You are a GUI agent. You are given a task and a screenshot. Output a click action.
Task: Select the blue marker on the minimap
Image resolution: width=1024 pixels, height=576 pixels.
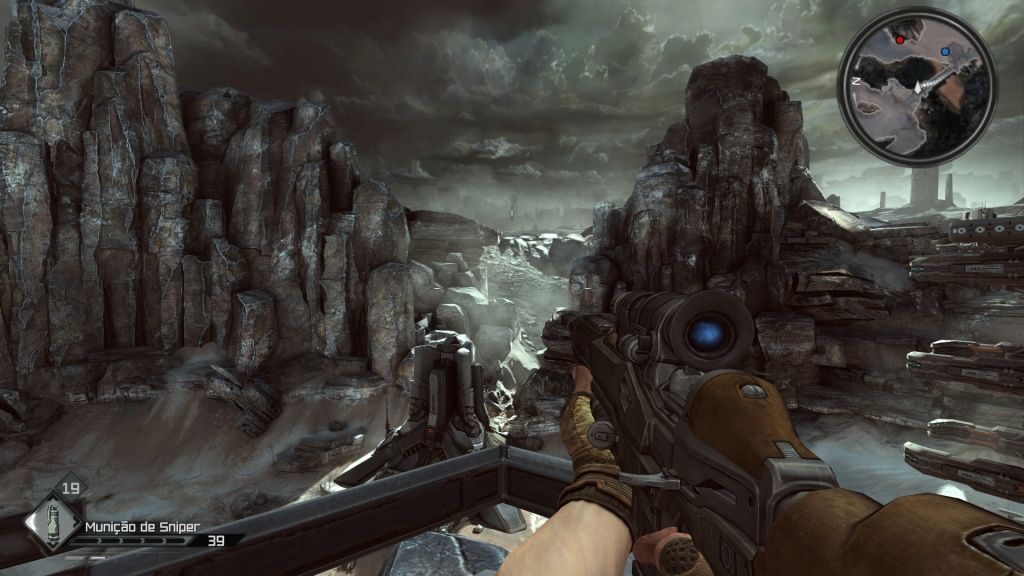coord(945,49)
